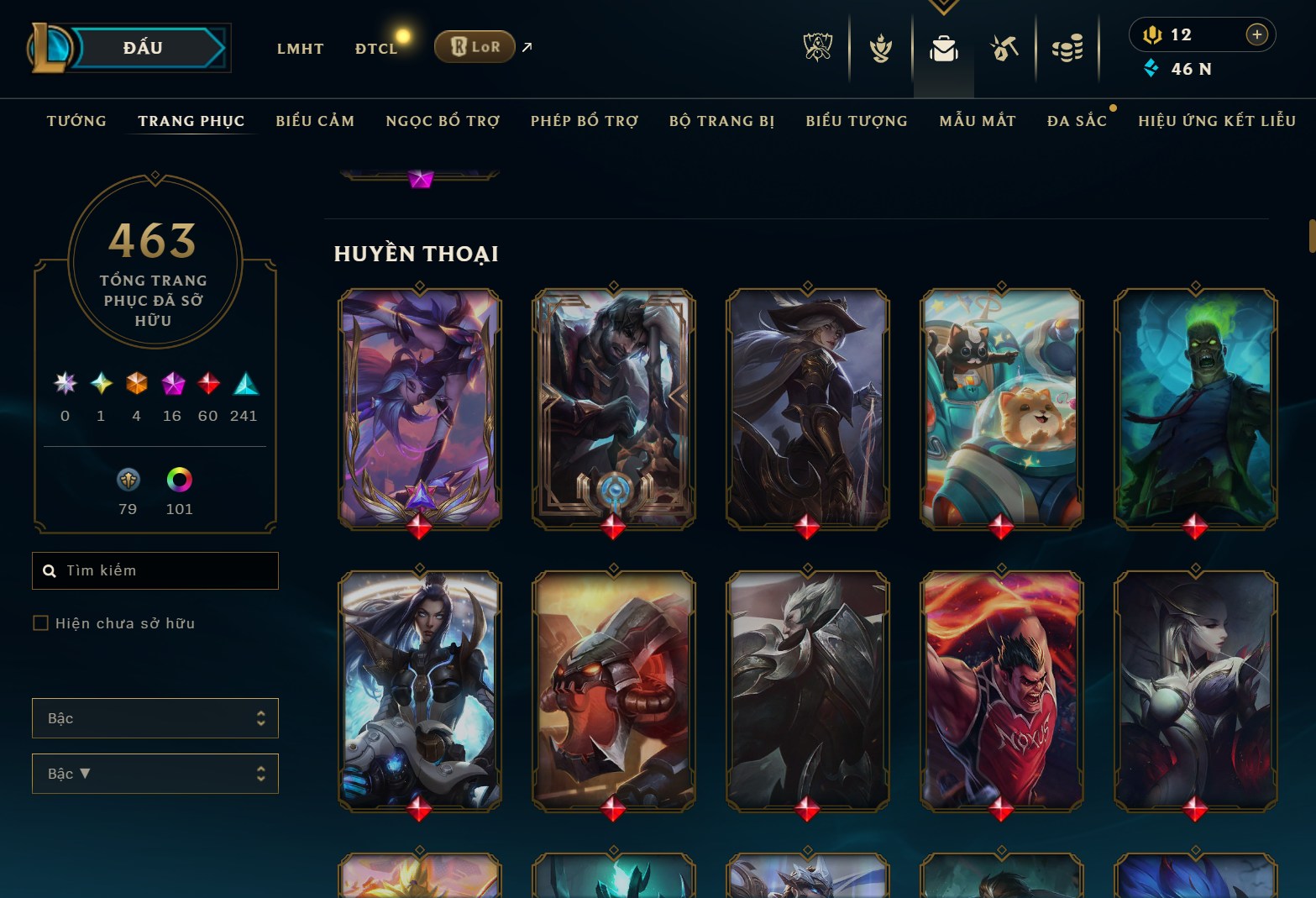The height and width of the screenshot is (898, 1316).
Task: Enable the 'Hiện chưa sở hữu' checkbox
Action: coord(40,622)
